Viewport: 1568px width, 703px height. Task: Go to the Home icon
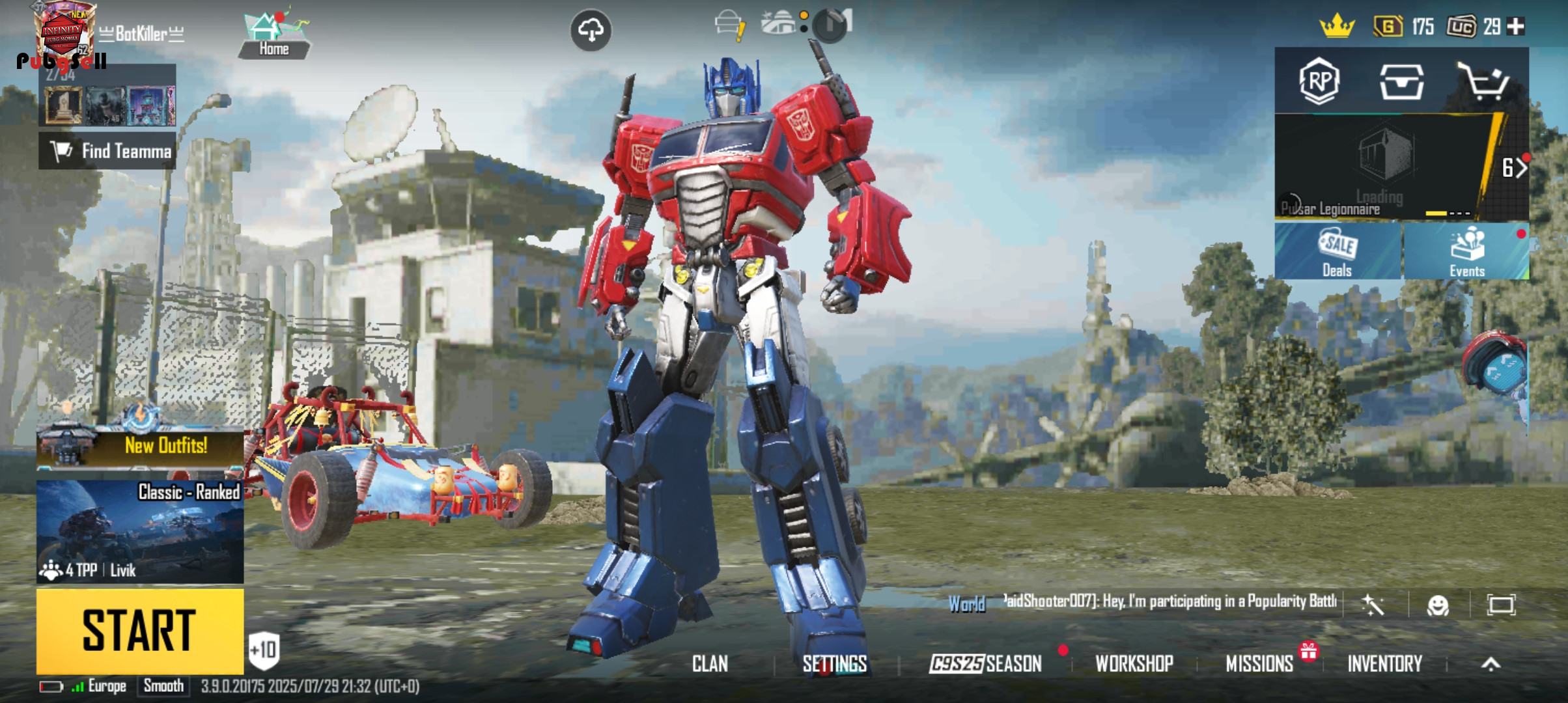273,36
